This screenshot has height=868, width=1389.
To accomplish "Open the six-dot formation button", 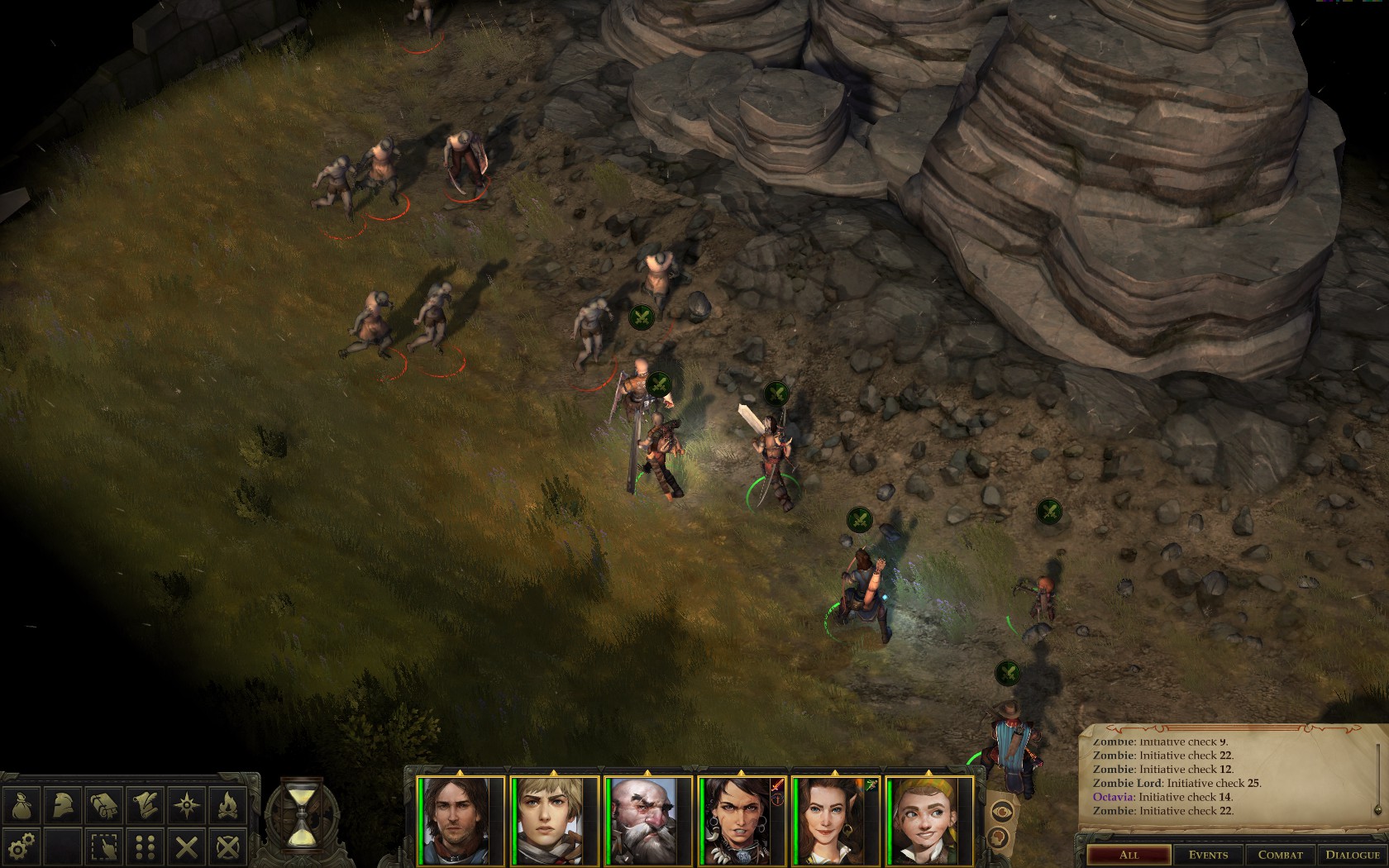I will coord(146,846).
